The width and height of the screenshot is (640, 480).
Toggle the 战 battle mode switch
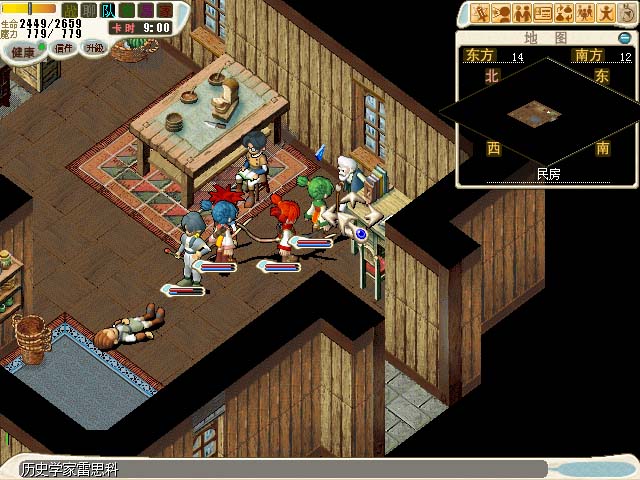point(68,10)
